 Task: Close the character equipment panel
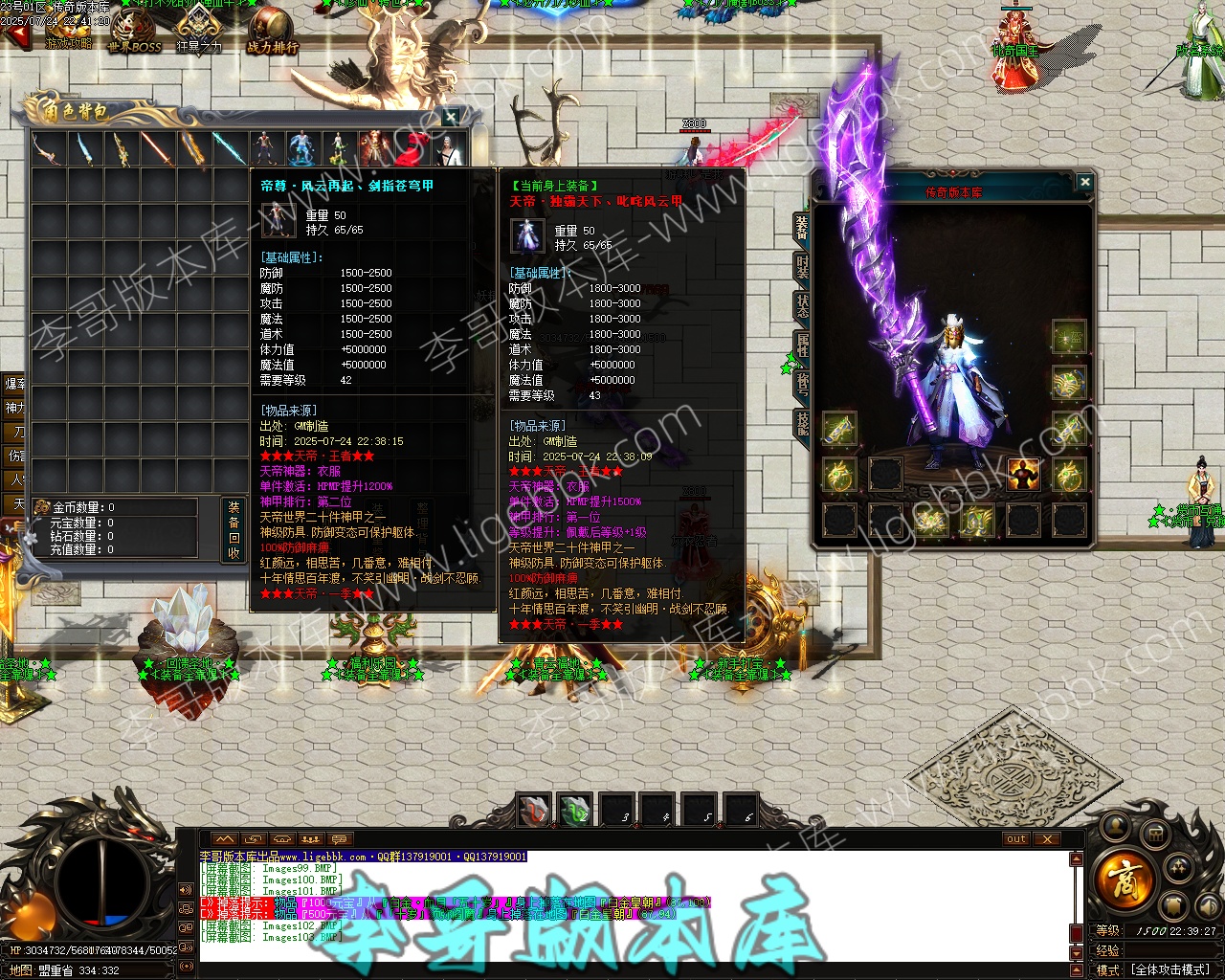pyautogui.click(x=1084, y=182)
